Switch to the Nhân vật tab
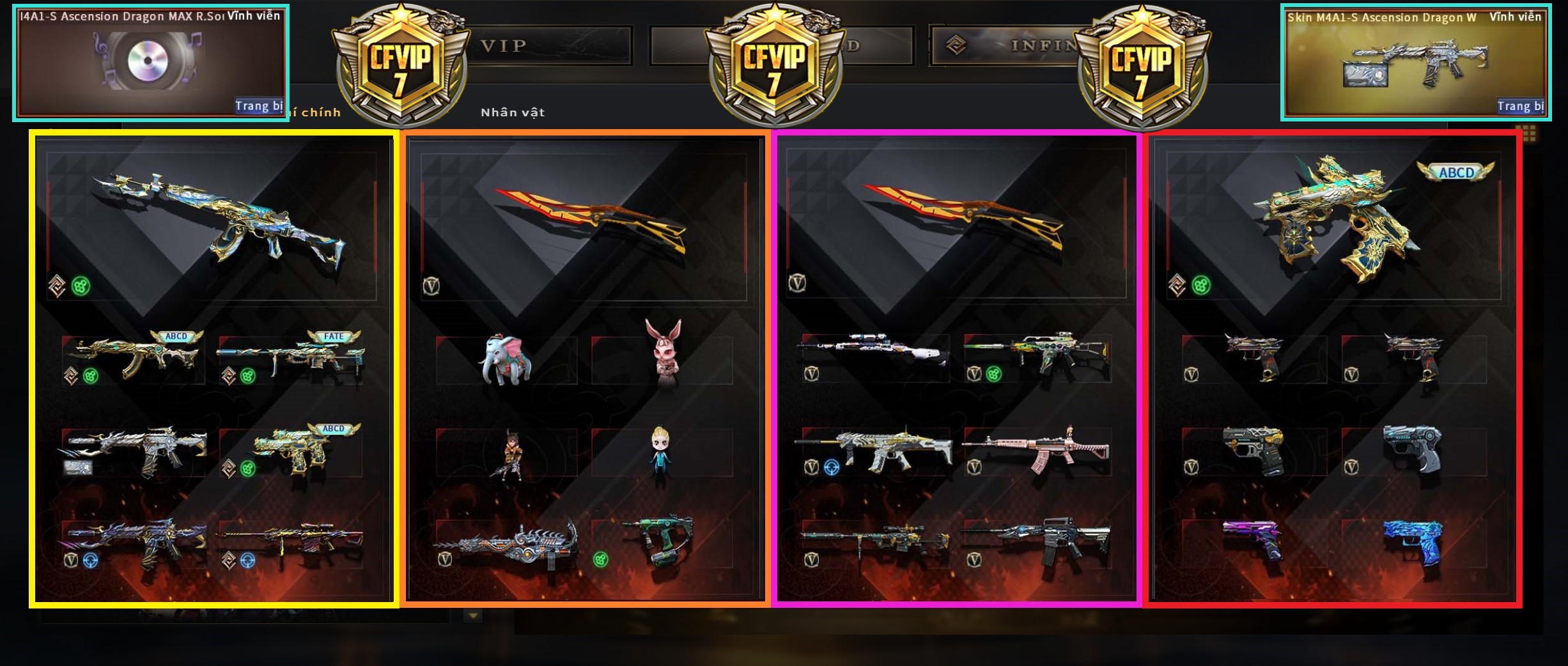The height and width of the screenshot is (666, 1568). [x=513, y=112]
